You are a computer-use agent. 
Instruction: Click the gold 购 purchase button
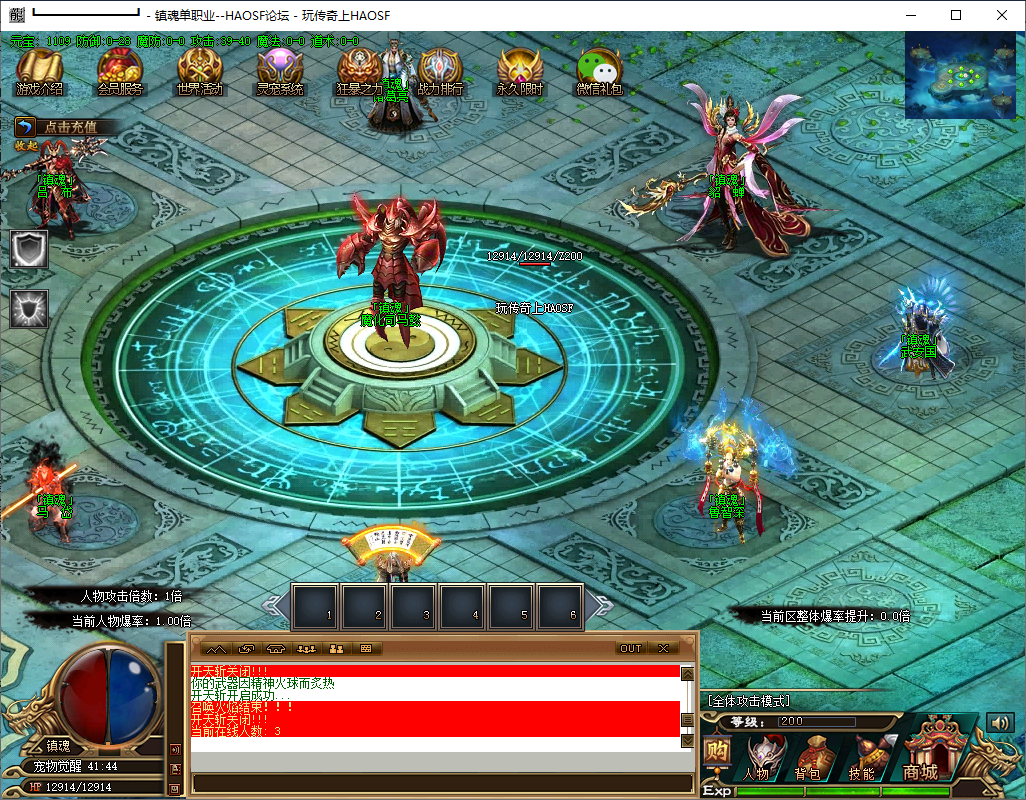(x=716, y=752)
